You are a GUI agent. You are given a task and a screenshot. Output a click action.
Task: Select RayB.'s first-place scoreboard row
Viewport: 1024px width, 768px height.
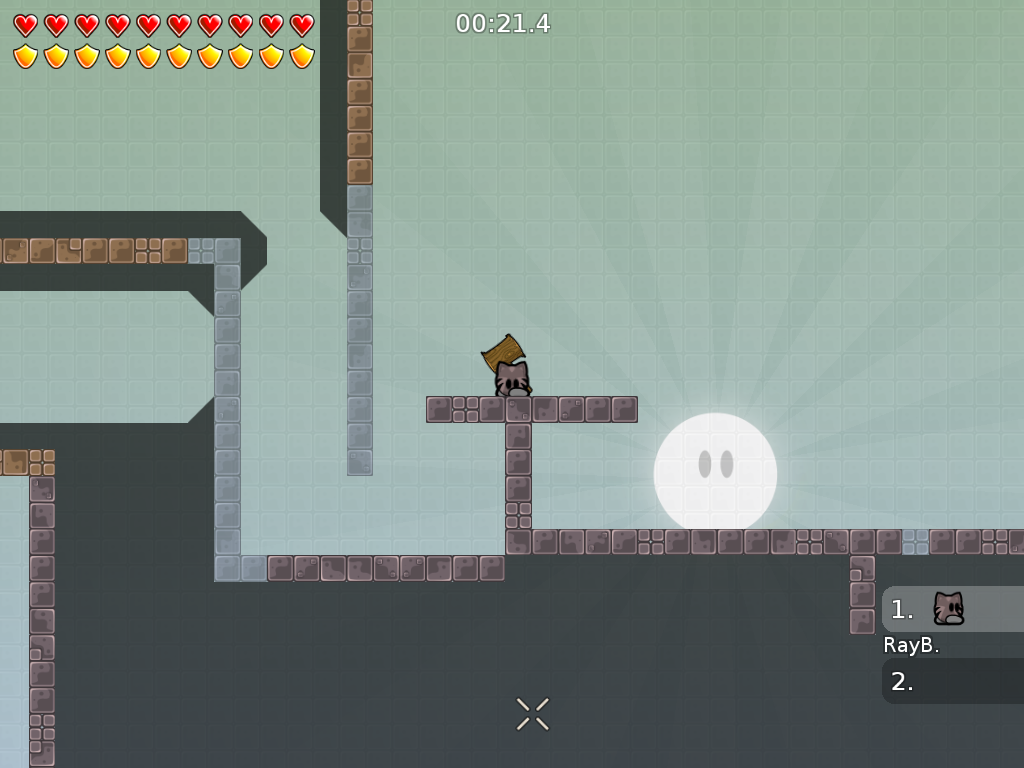click(952, 609)
